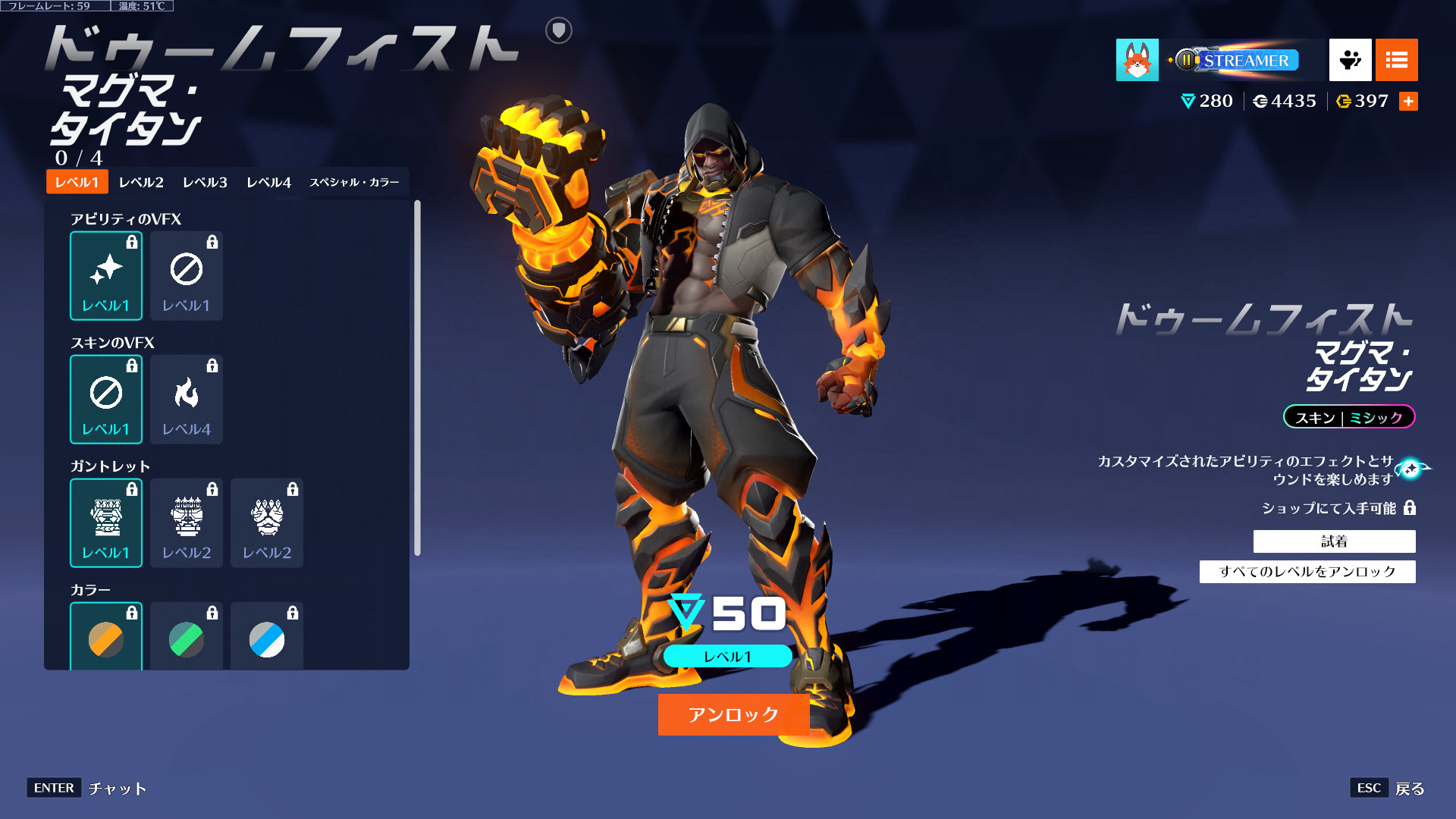Pick the green color swatch
Image resolution: width=1456 pixels, height=819 pixels.
[x=187, y=639]
